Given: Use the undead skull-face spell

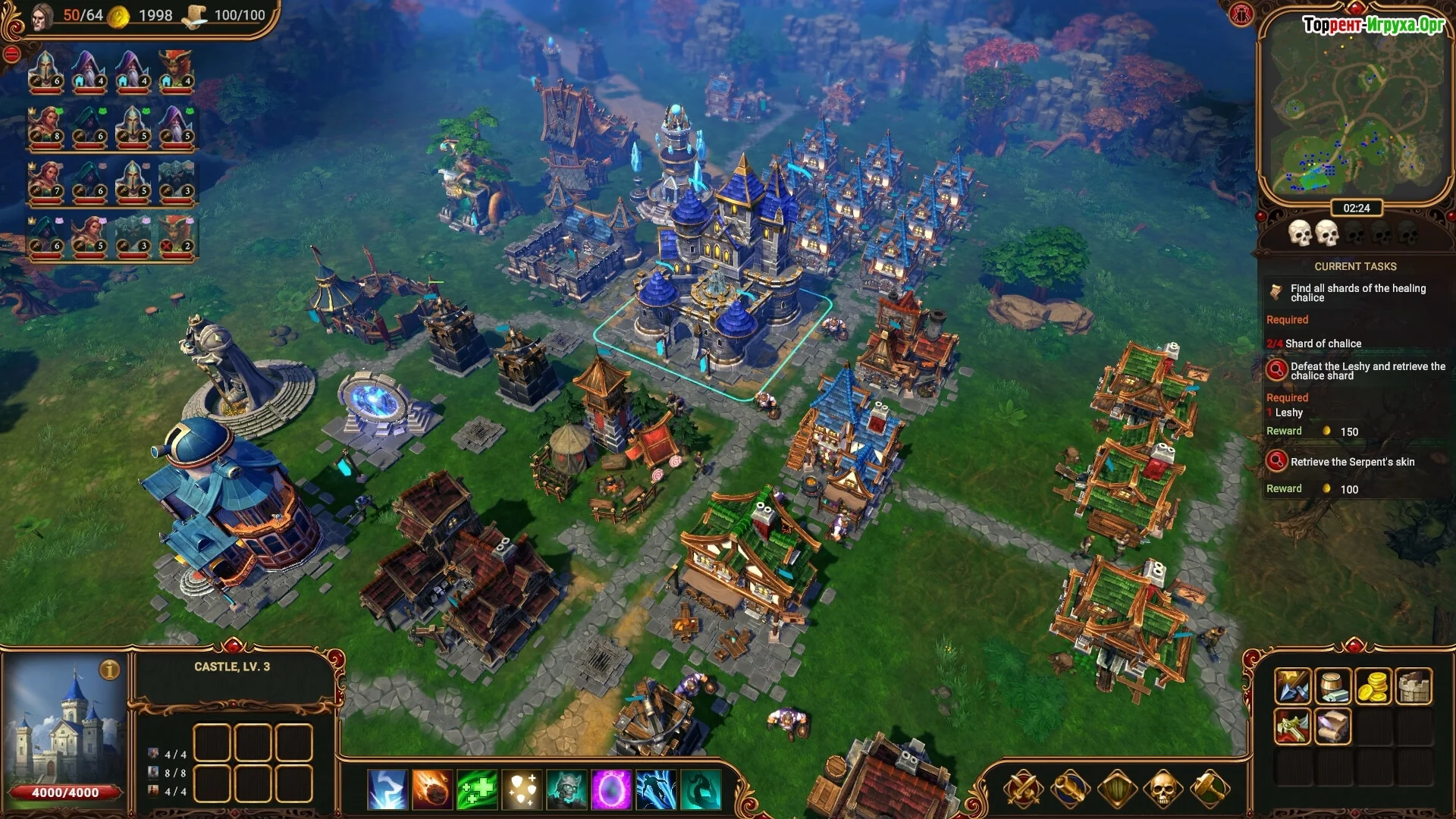Looking at the screenshot, I should (x=566, y=789).
